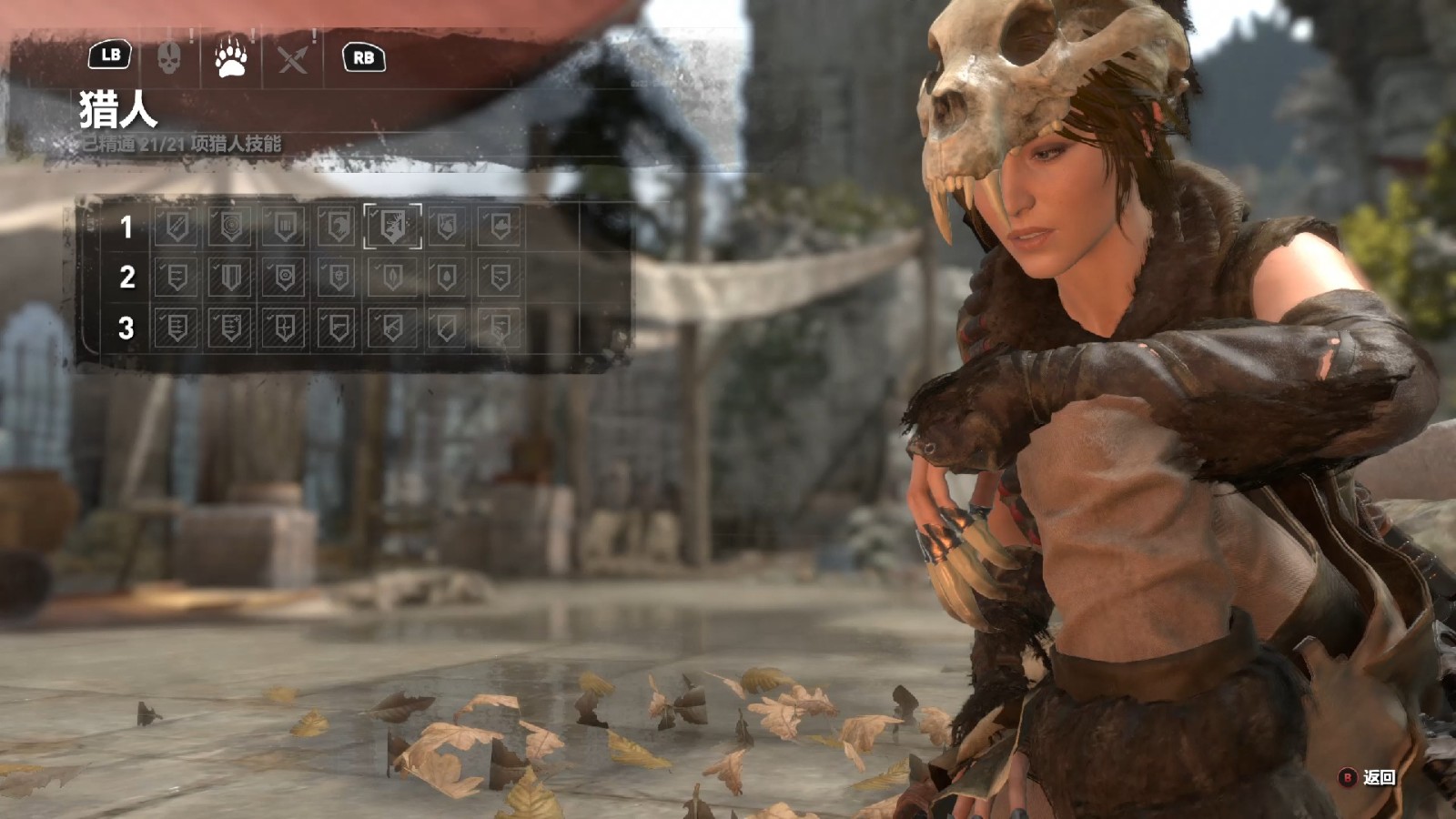Pick the concentric target rings skill
The height and width of the screenshot is (819, 1456).
tap(230, 226)
